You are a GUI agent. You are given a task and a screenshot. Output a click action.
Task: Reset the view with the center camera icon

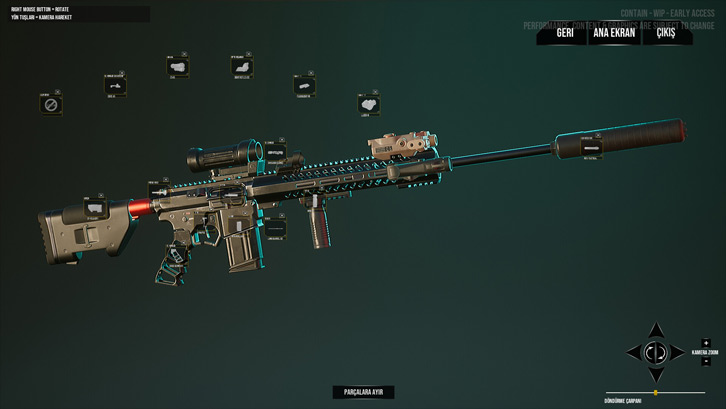(x=656, y=352)
